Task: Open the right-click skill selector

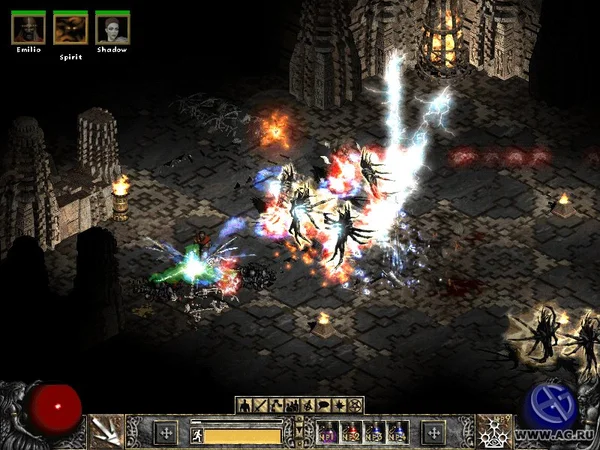Action: tap(494, 431)
